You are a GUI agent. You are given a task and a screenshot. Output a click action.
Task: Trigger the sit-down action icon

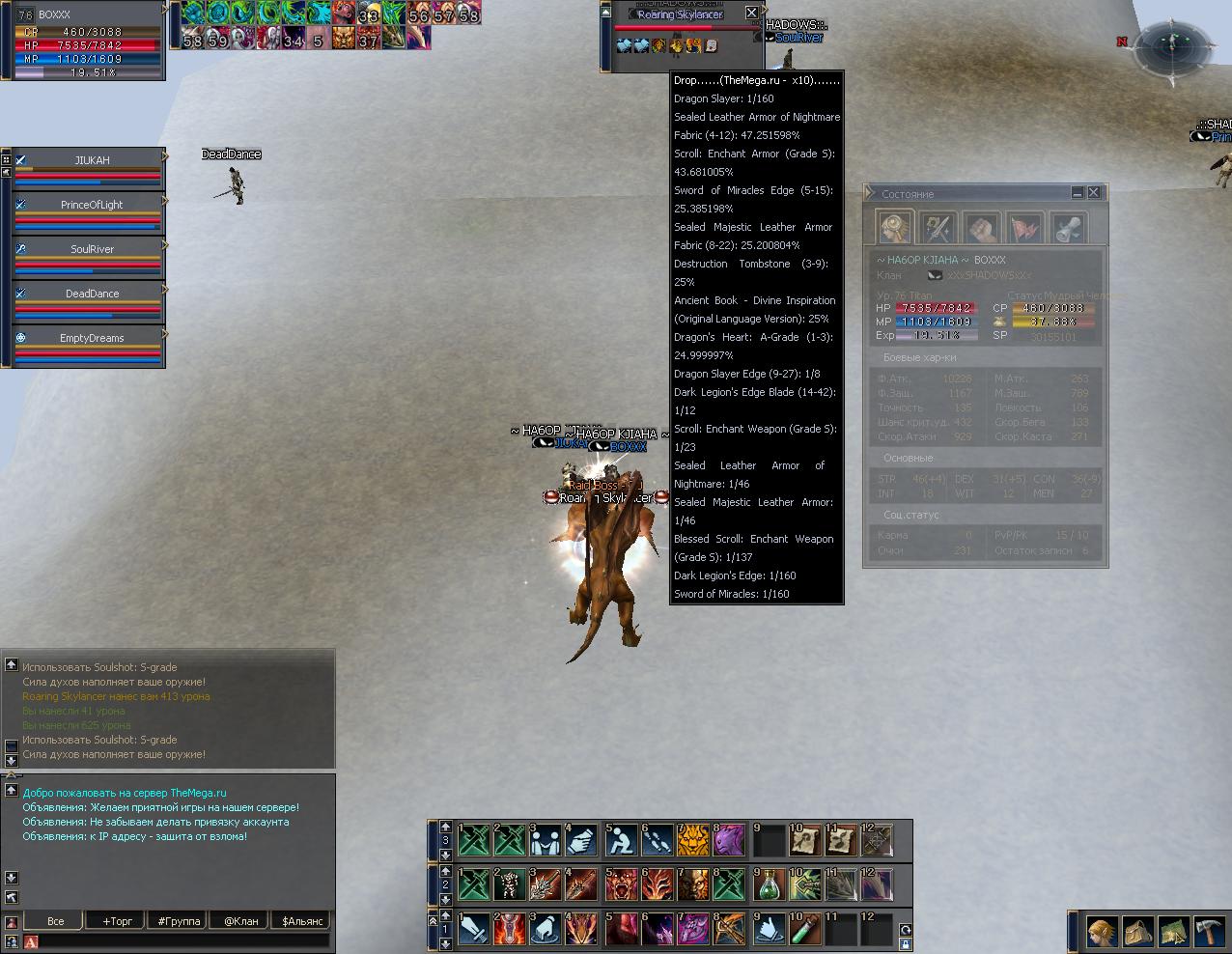[620, 840]
